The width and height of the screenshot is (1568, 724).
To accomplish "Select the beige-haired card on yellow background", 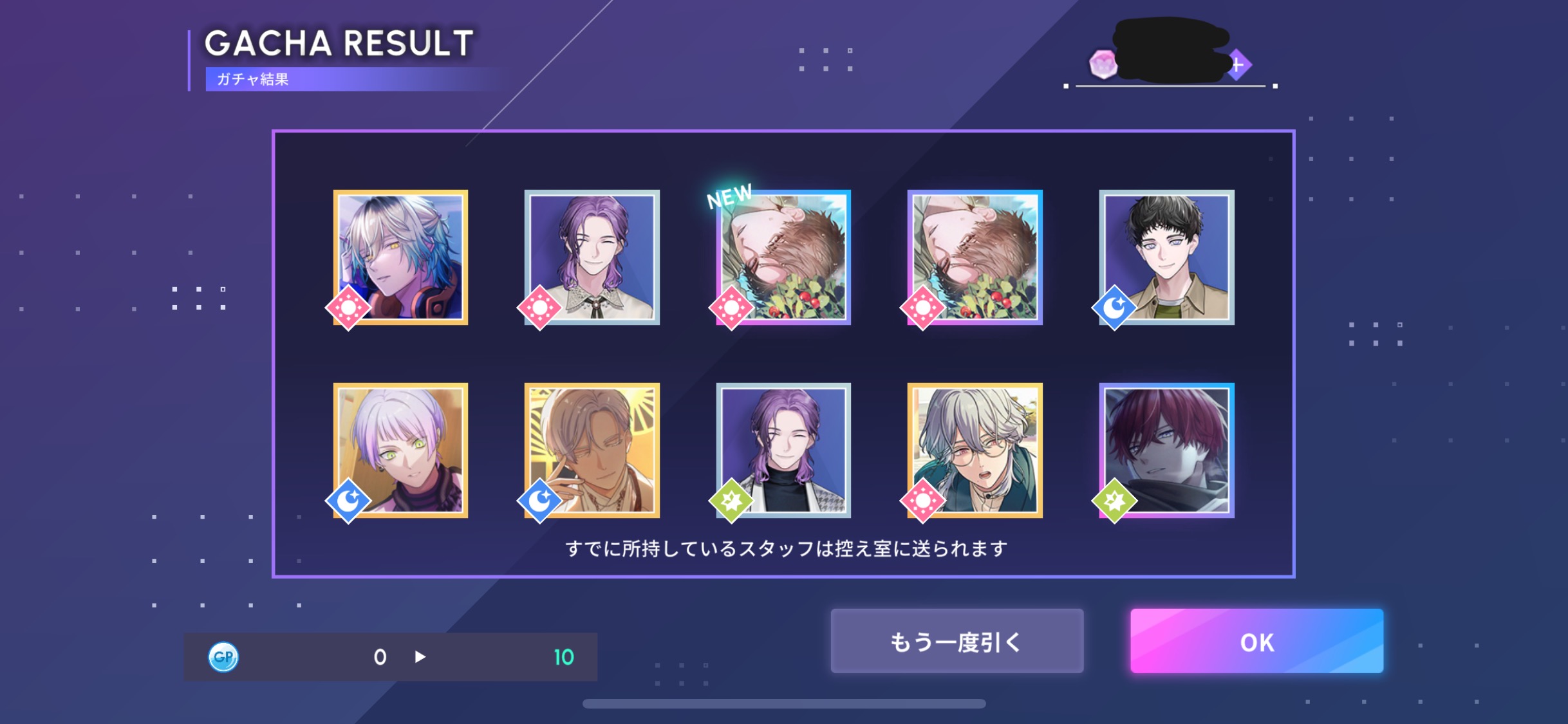I will (x=592, y=450).
